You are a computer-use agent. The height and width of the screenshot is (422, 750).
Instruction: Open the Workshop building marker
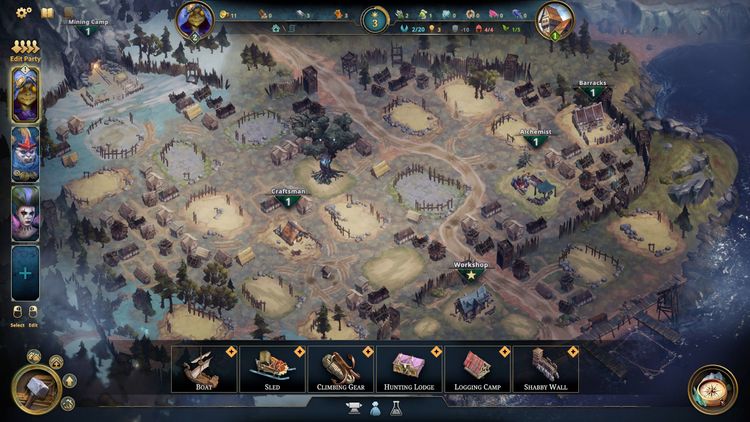(470, 270)
